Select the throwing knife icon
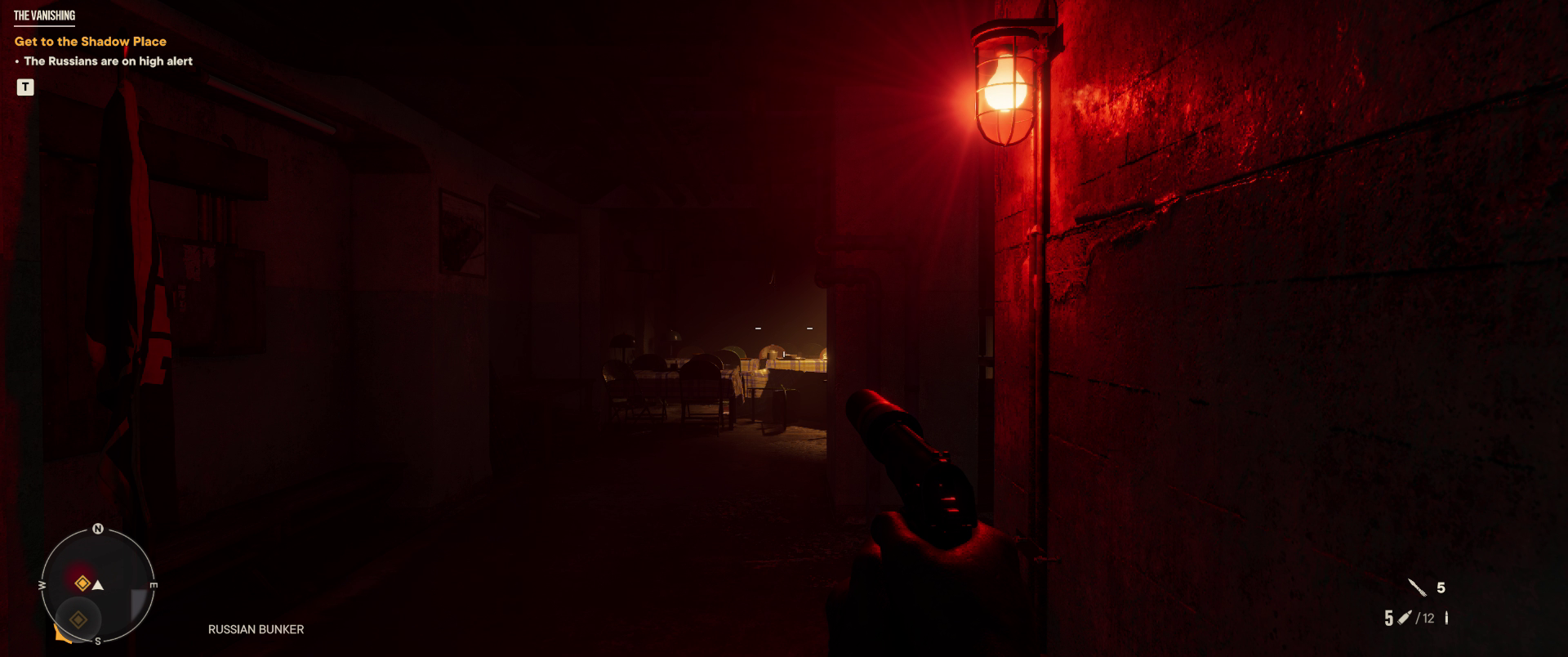 tap(1417, 588)
